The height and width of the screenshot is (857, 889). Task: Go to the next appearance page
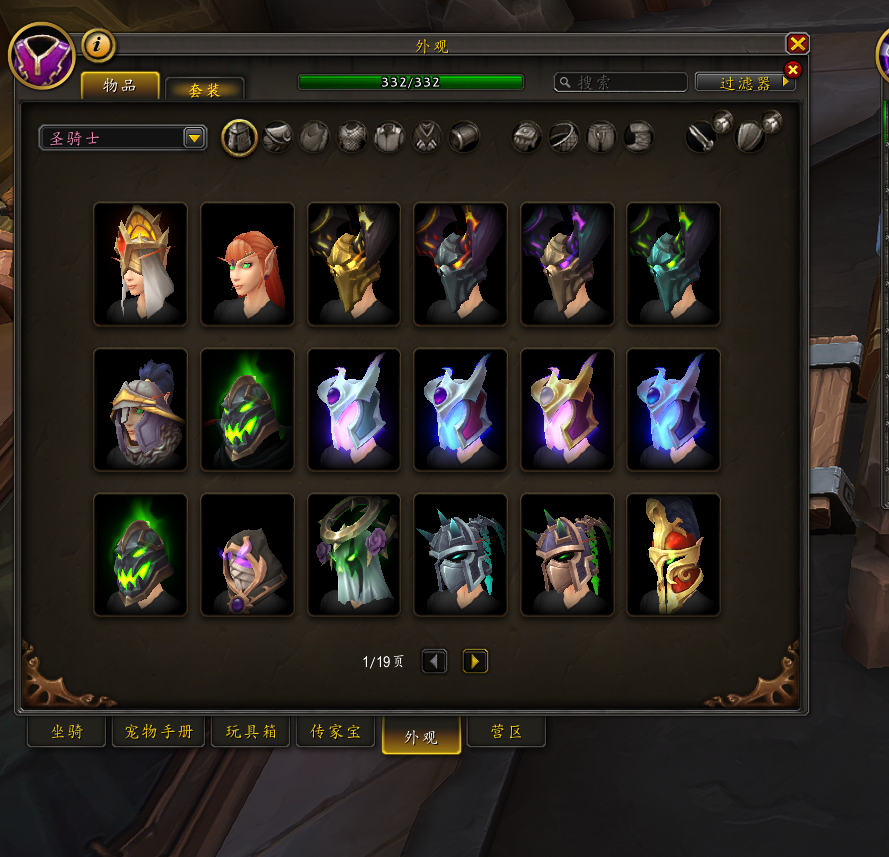[475, 661]
